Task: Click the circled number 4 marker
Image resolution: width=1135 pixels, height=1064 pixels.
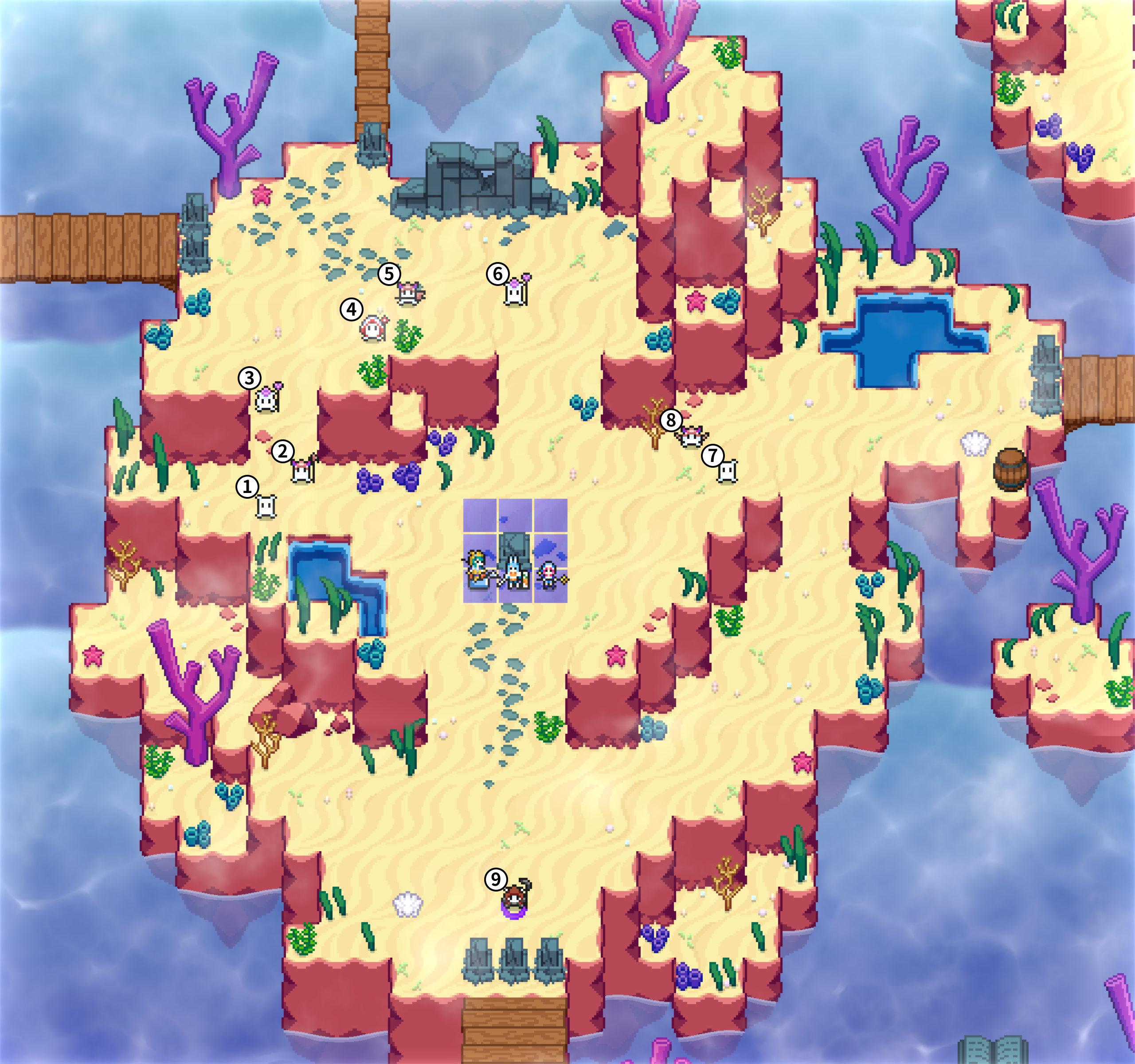Action: [x=352, y=309]
